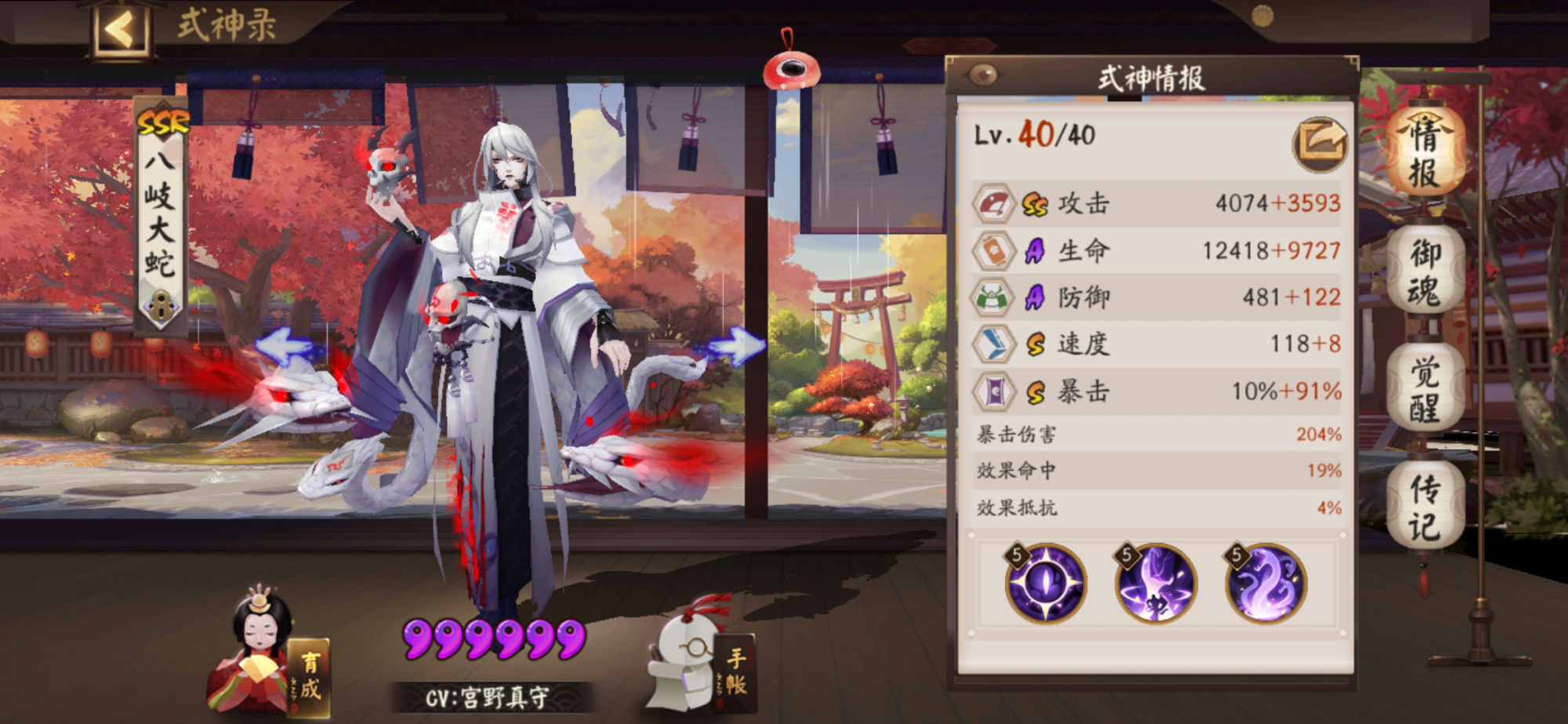Click the share icon beside Lv.40
1568x724 pixels.
(1322, 144)
